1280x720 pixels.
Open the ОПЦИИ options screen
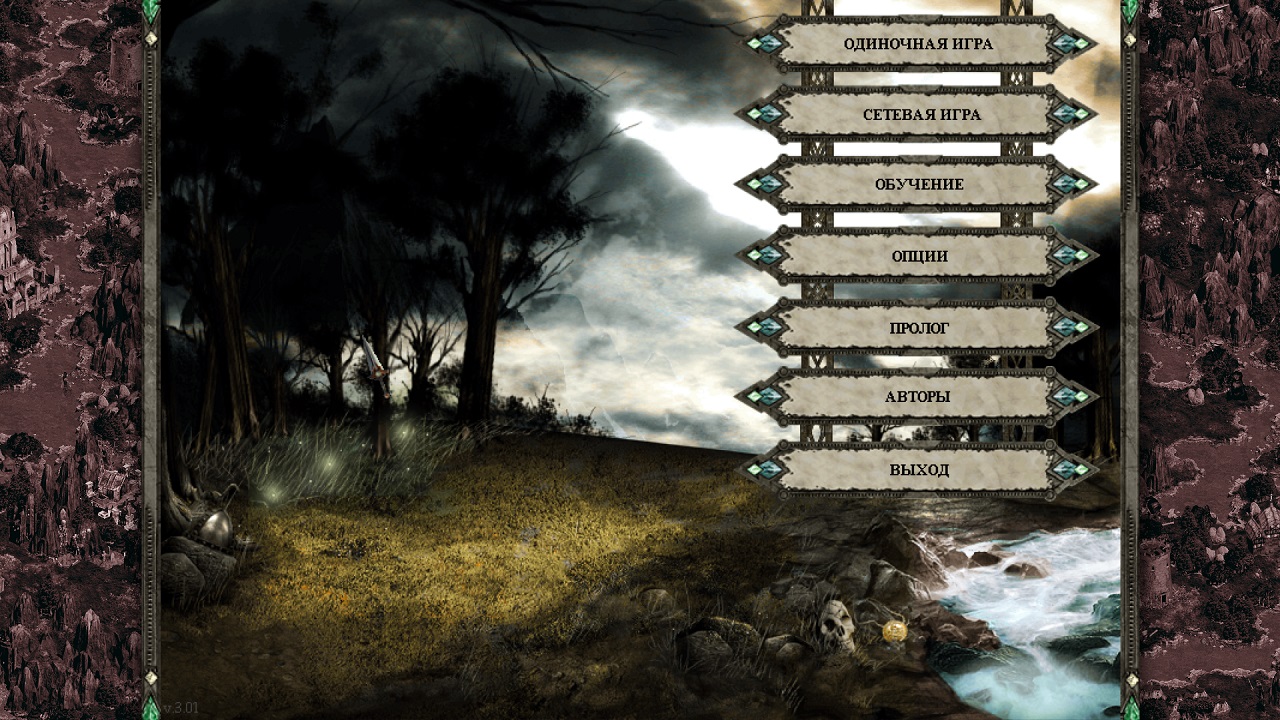pos(917,257)
